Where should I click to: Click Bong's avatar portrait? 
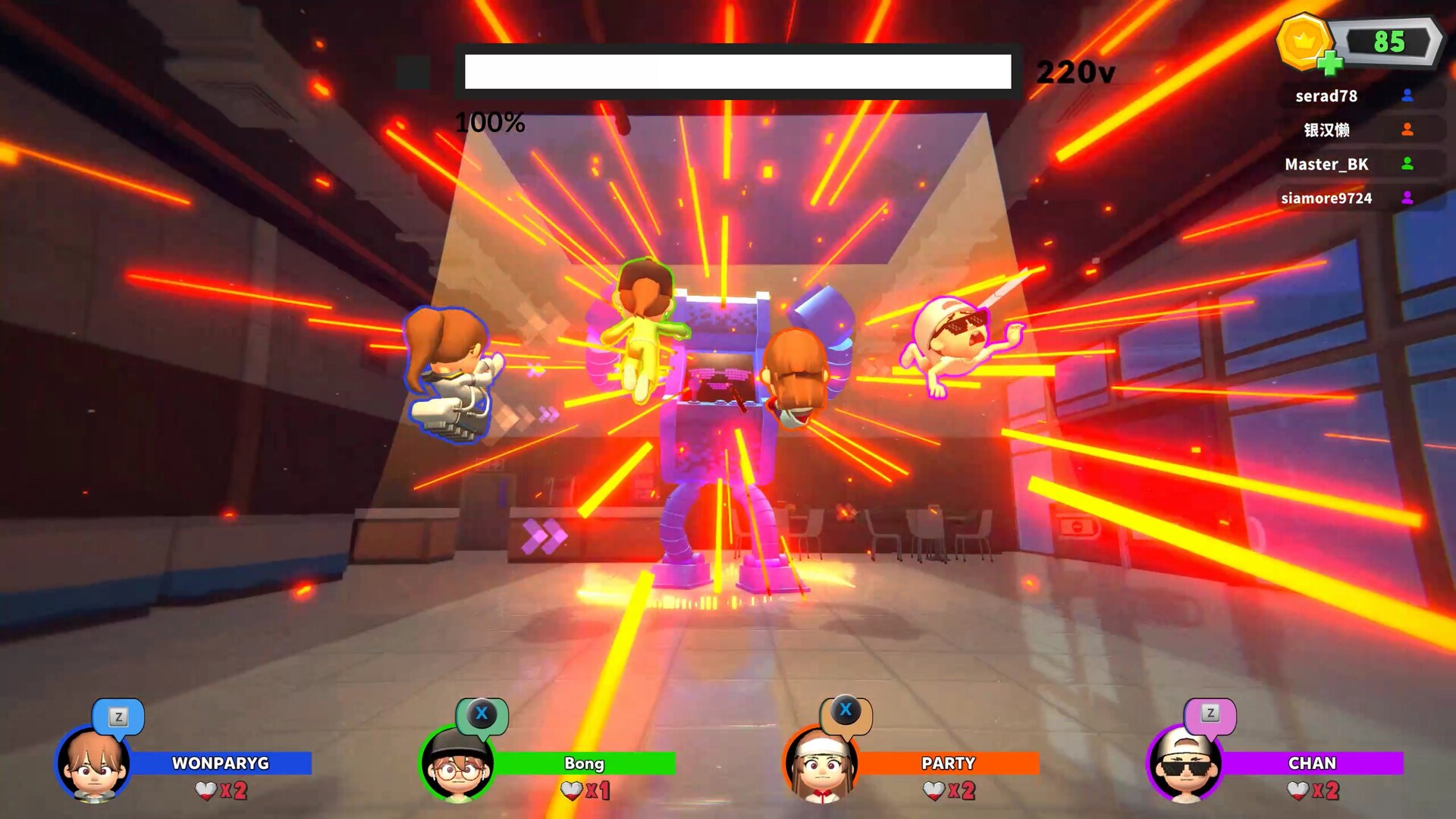pyautogui.click(x=458, y=767)
